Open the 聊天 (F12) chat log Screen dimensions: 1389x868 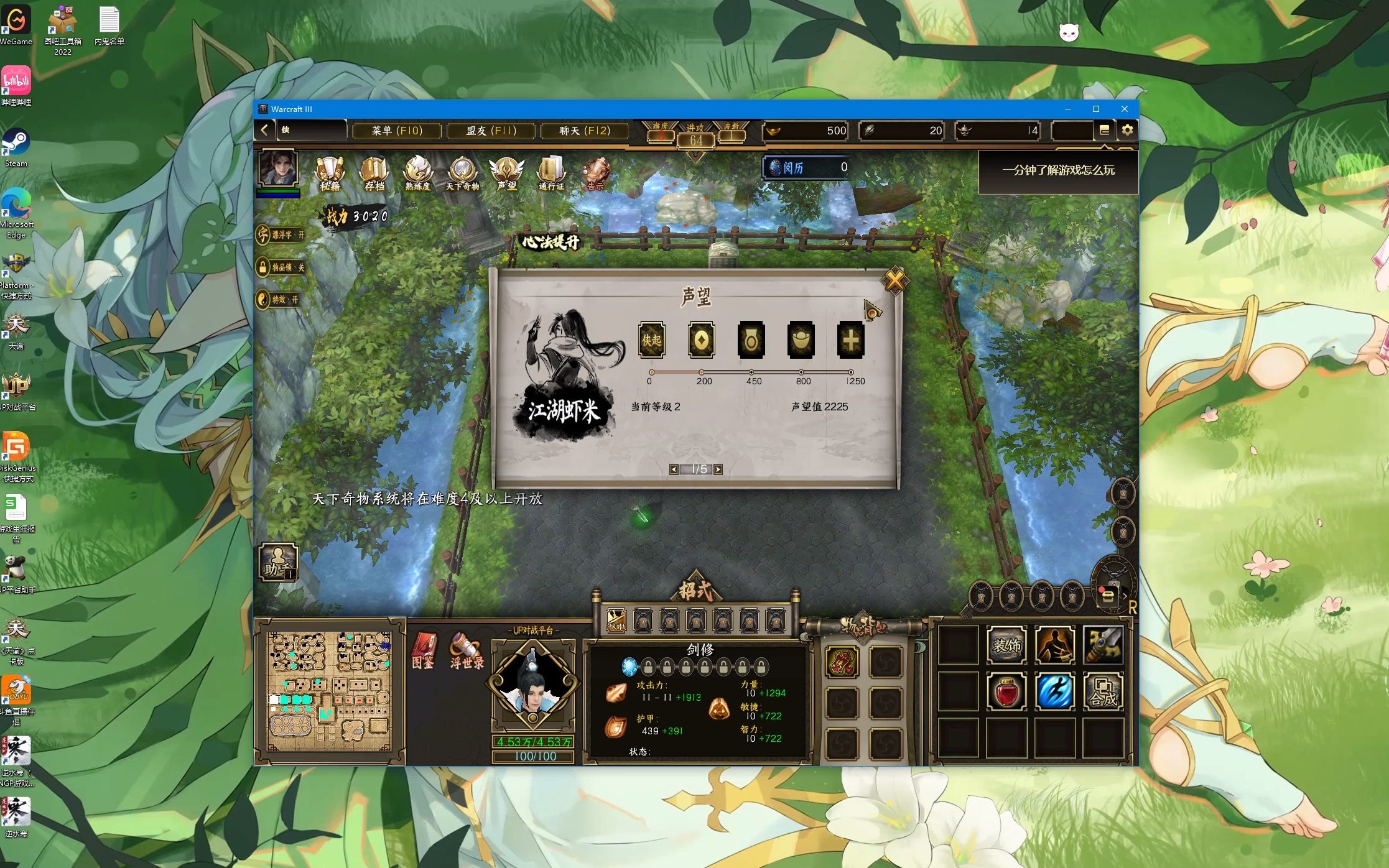click(584, 131)
